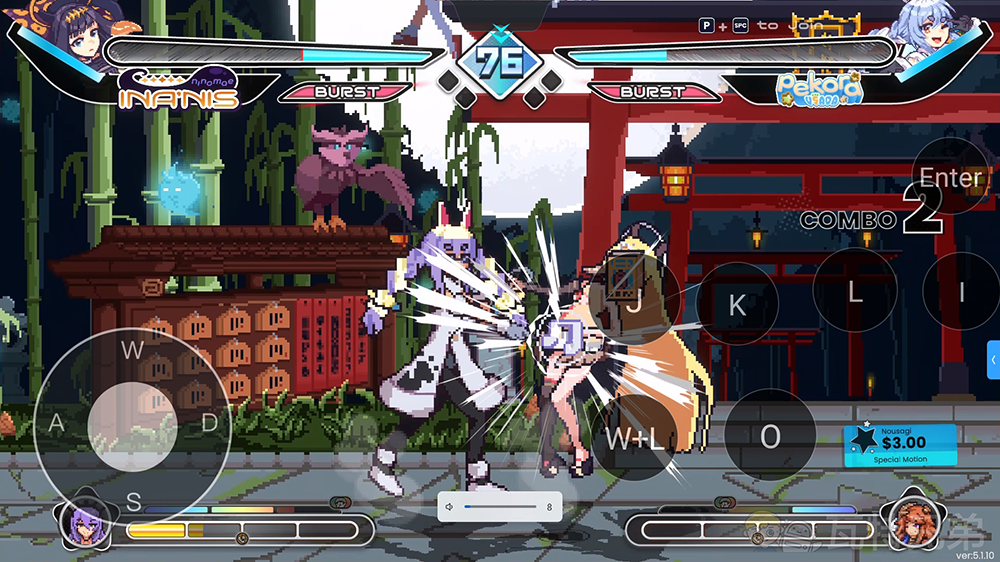Tap the Enter virtual button
This screenshot has width=1000, height=562.
click(x=950, y=177)
